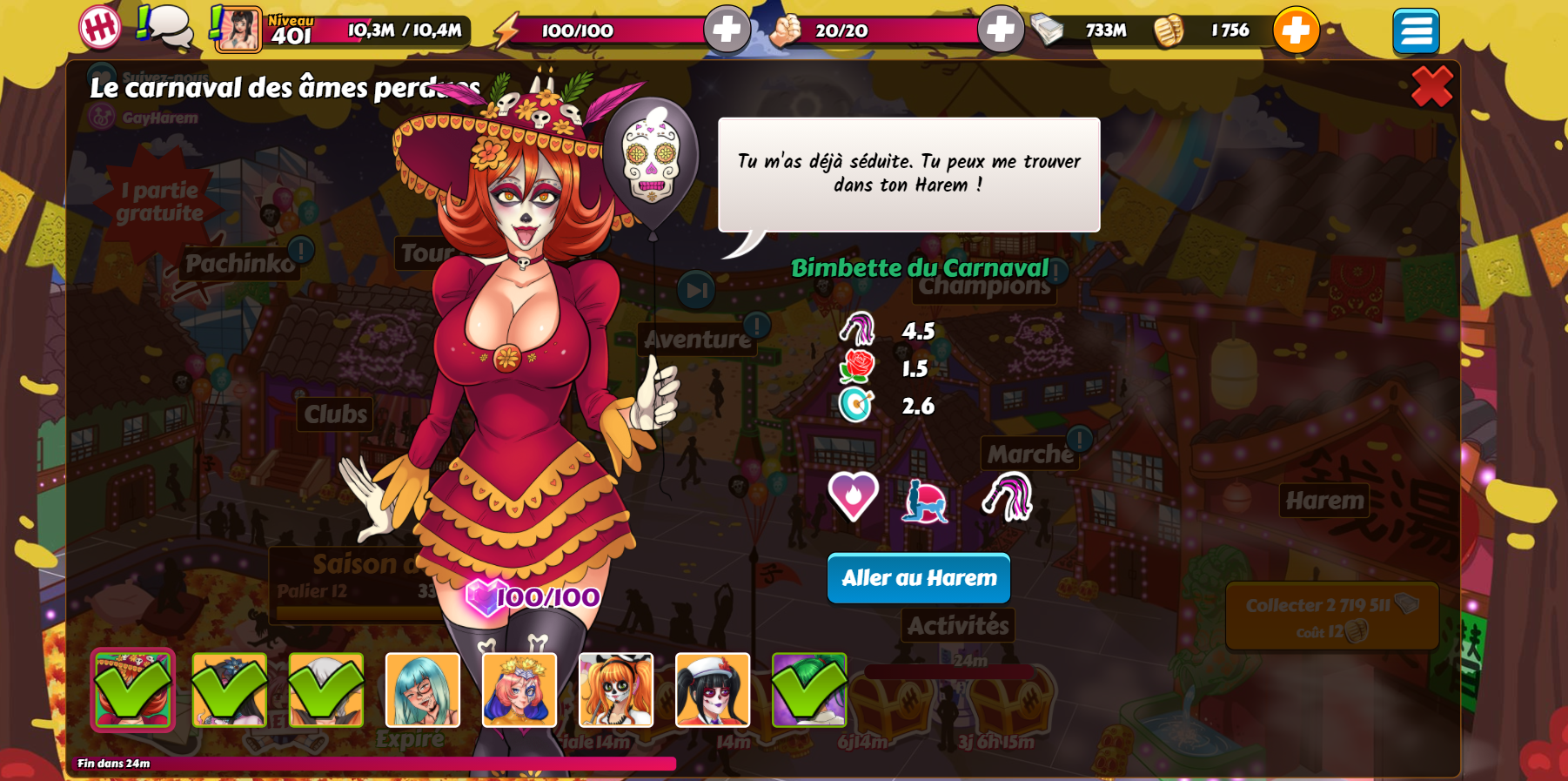
Task: Choose the orange pigtails skull-face girl thumbnail
Action: pos(616,690)
